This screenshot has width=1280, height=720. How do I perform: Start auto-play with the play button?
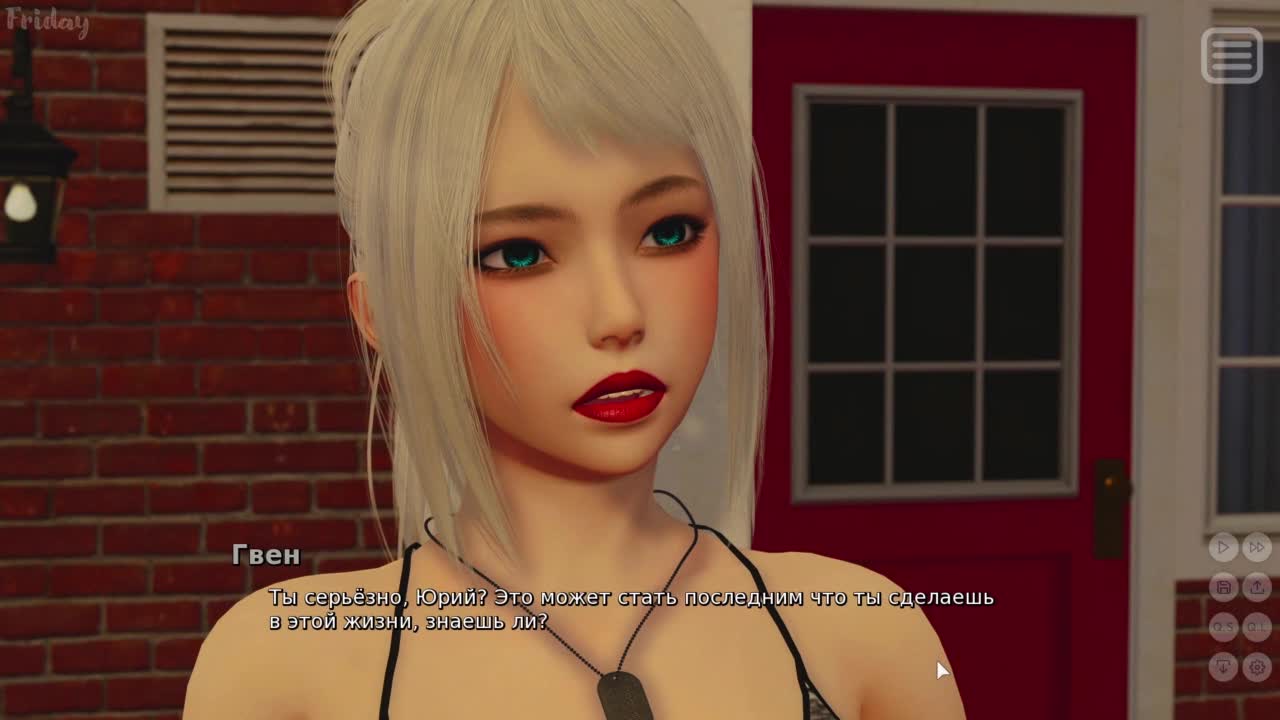[x=1223, y=547]
